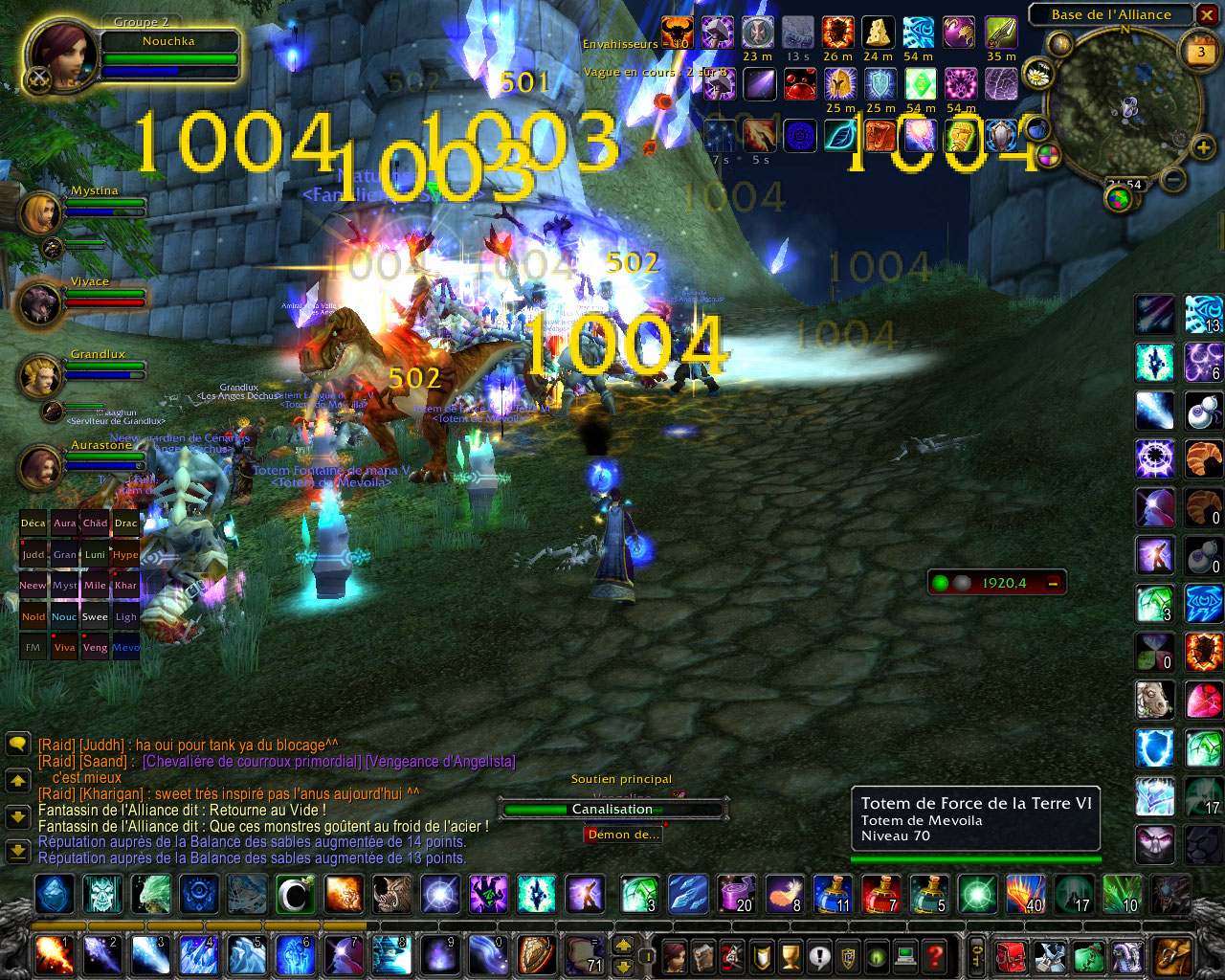The image size is (1225, 980).
Task: Open the red question mark help button
Action: point(935,955)
